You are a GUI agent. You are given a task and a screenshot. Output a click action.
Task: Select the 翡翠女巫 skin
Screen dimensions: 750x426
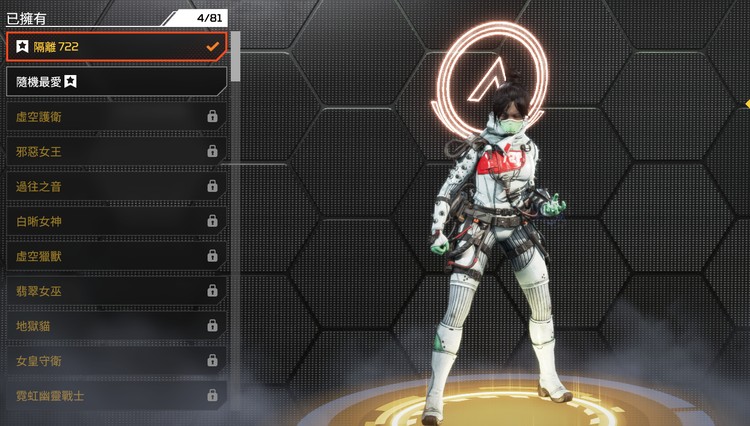click(116, 291)
